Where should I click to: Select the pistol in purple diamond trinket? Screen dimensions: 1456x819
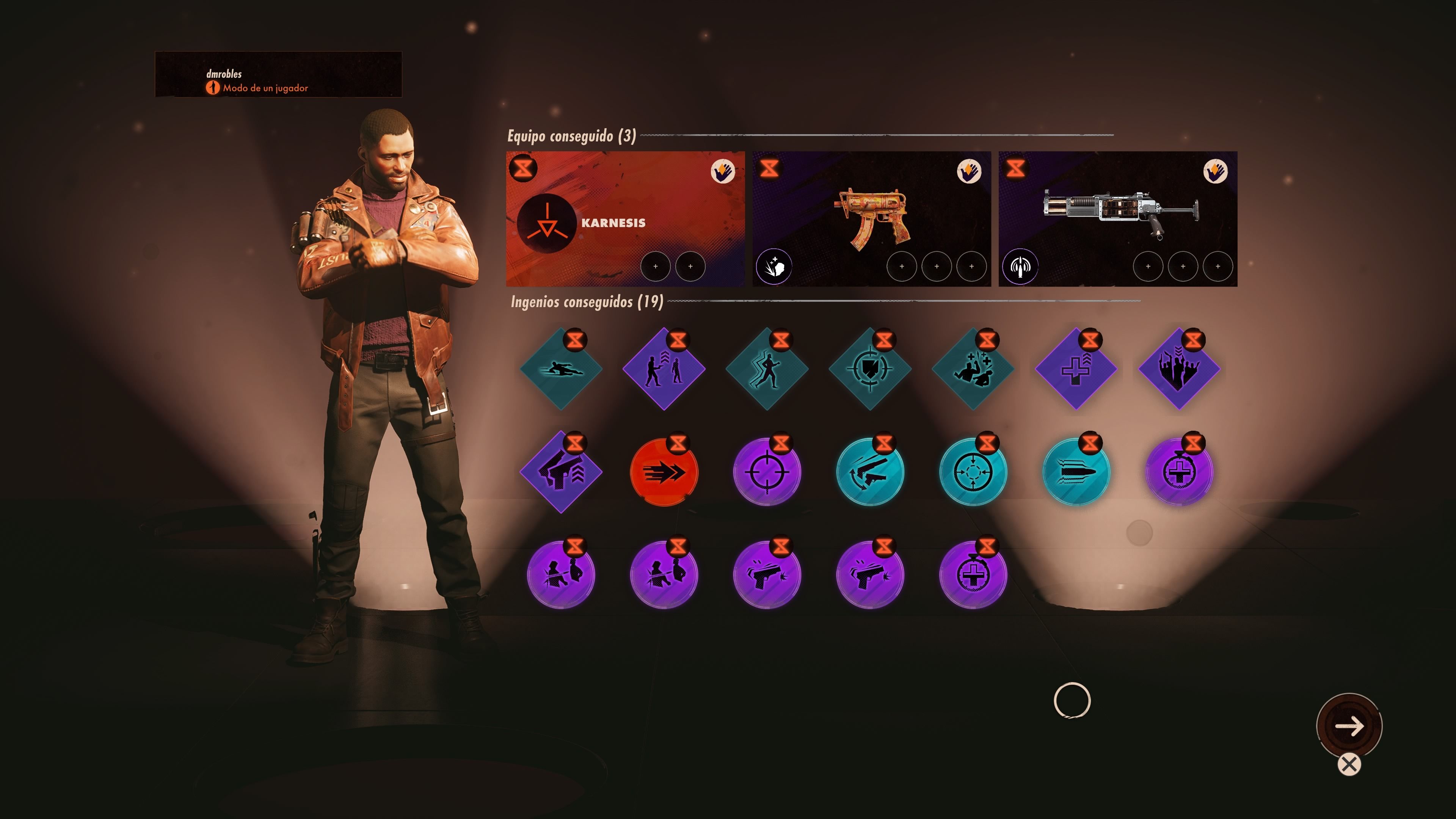coord(561,472)
